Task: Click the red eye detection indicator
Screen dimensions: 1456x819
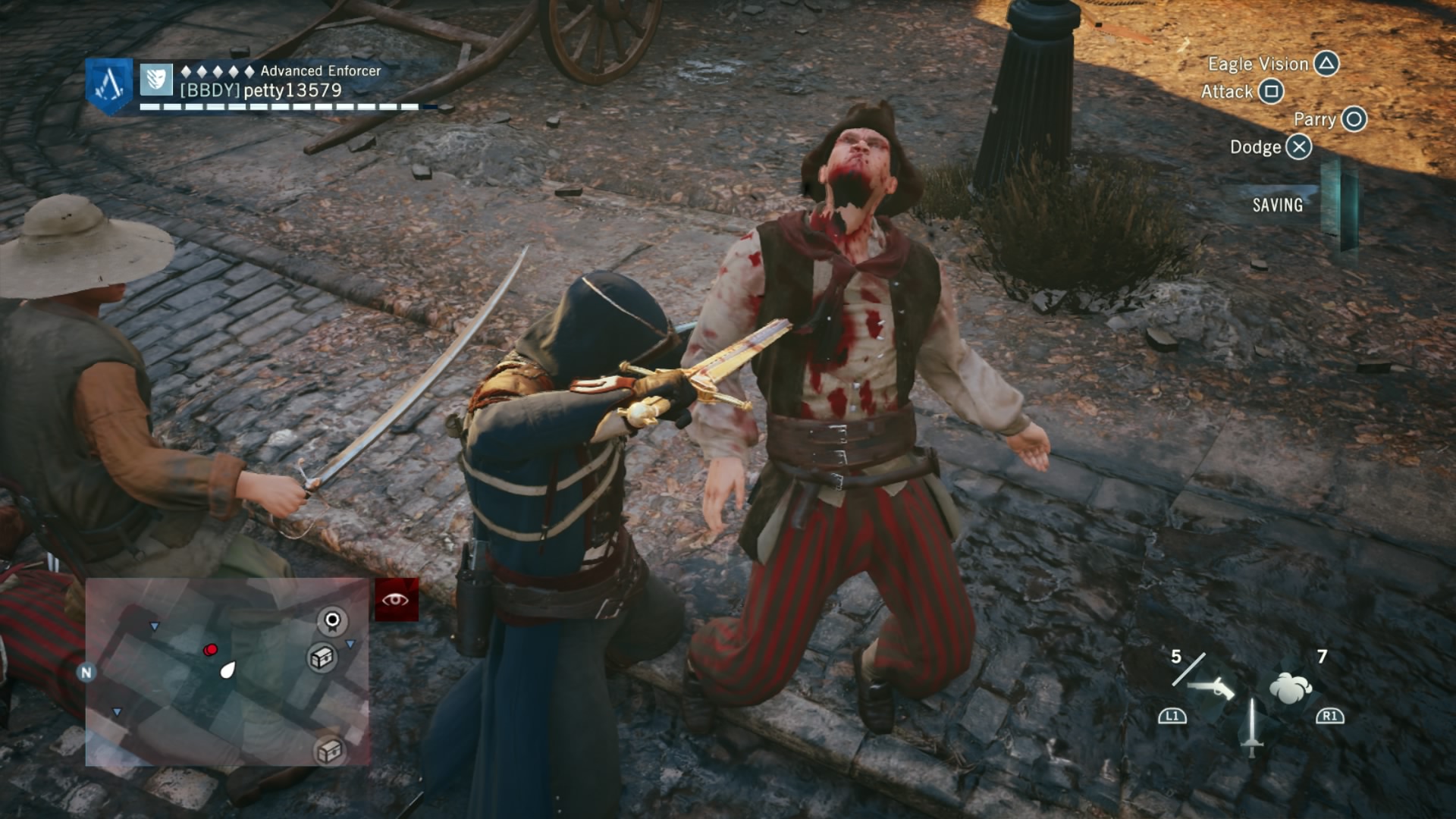Action: click(x=396, y=600)
